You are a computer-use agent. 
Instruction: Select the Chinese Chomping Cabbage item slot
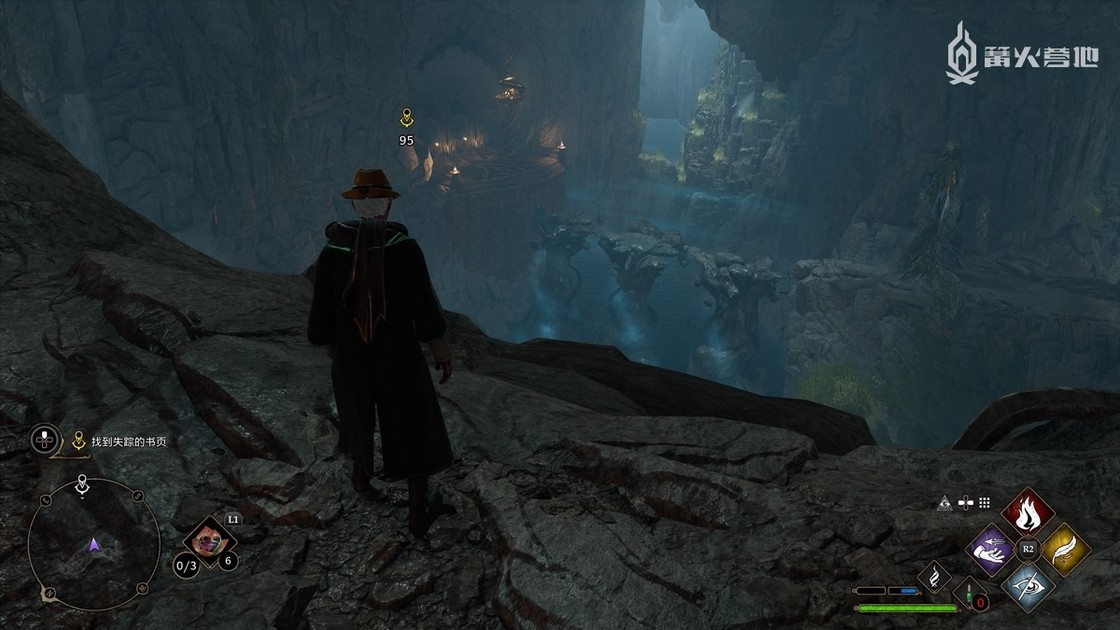(x=210, y=541)
